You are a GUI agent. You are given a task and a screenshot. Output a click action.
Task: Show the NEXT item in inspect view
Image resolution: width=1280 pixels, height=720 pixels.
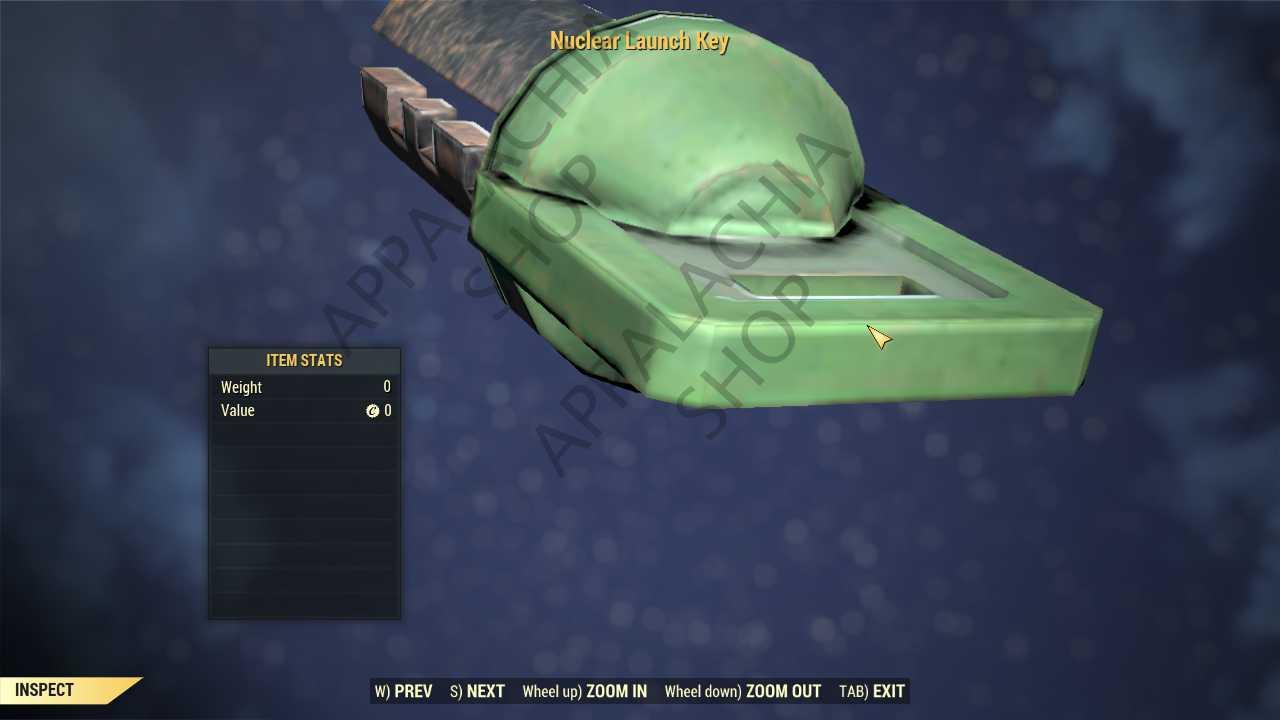pos(478,691)
